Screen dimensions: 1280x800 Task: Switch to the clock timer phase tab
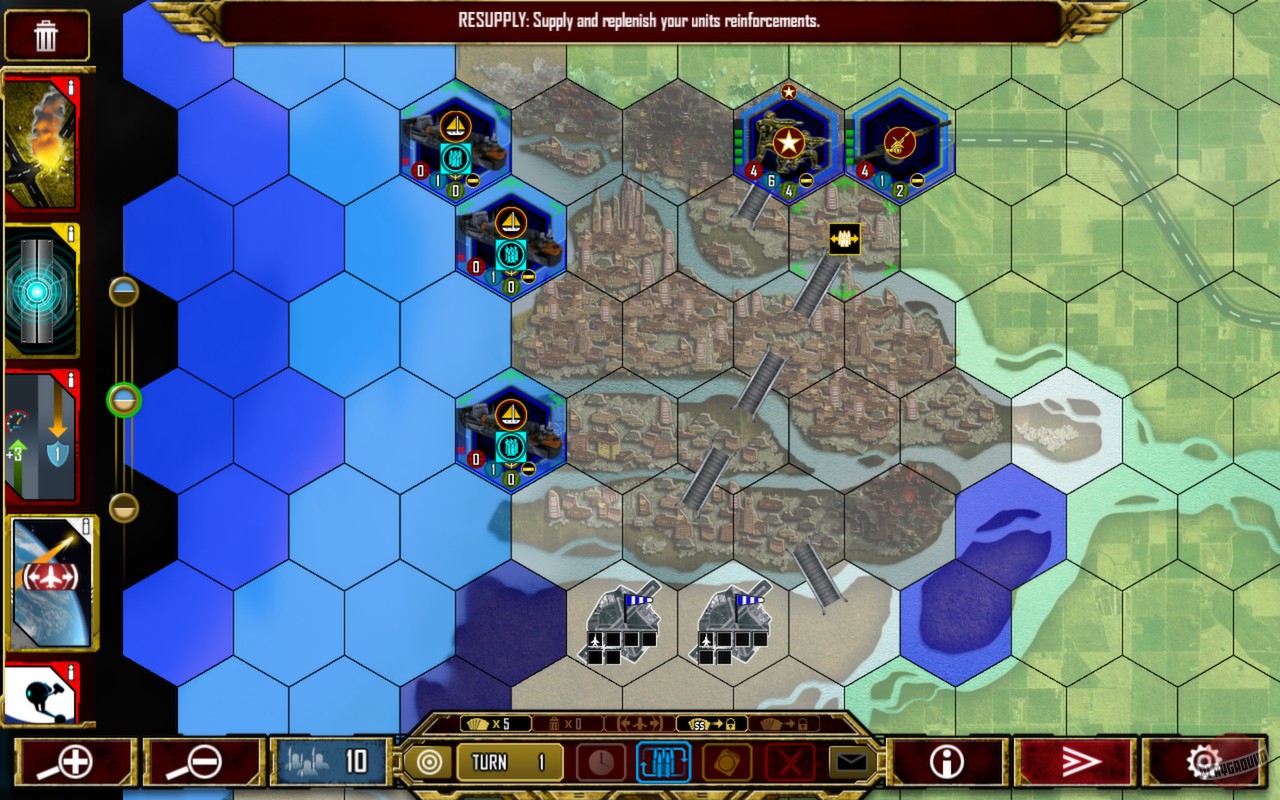pyautogui.click(x=602, y=761)
